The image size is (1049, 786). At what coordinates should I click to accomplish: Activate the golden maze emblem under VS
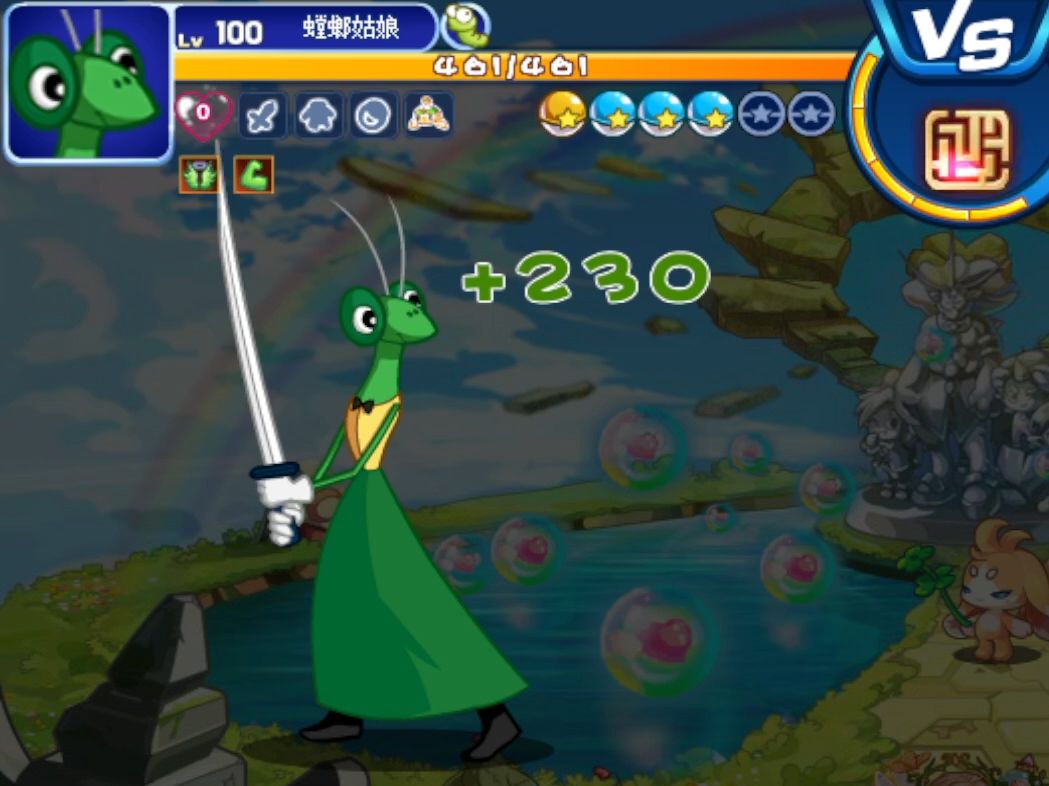point(966,149)
